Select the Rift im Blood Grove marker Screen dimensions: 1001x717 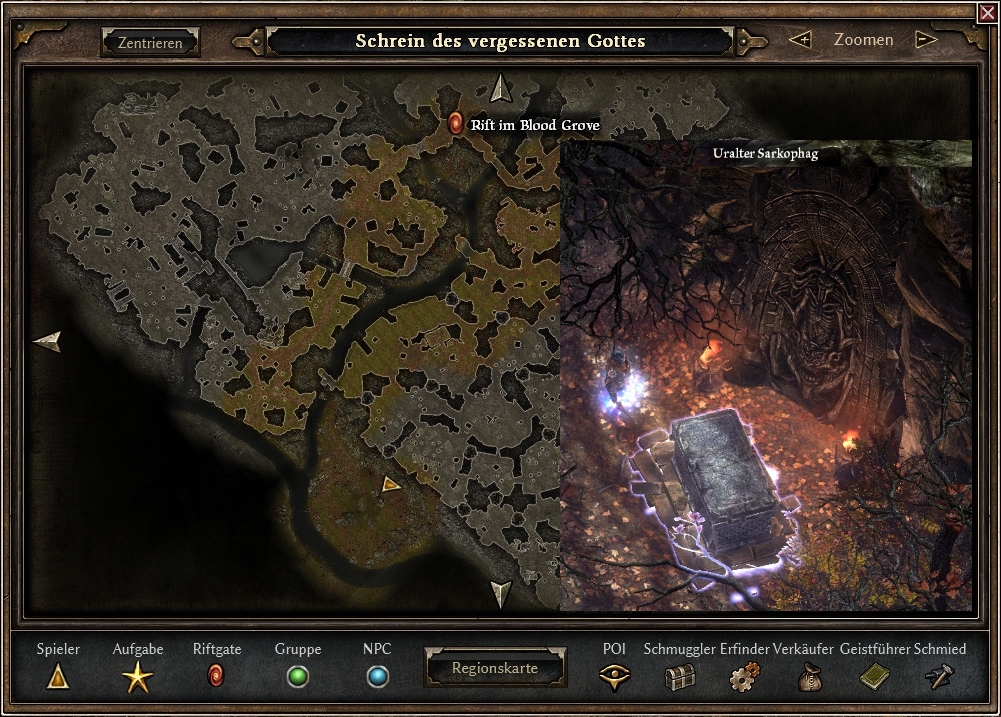pos(456,123)
